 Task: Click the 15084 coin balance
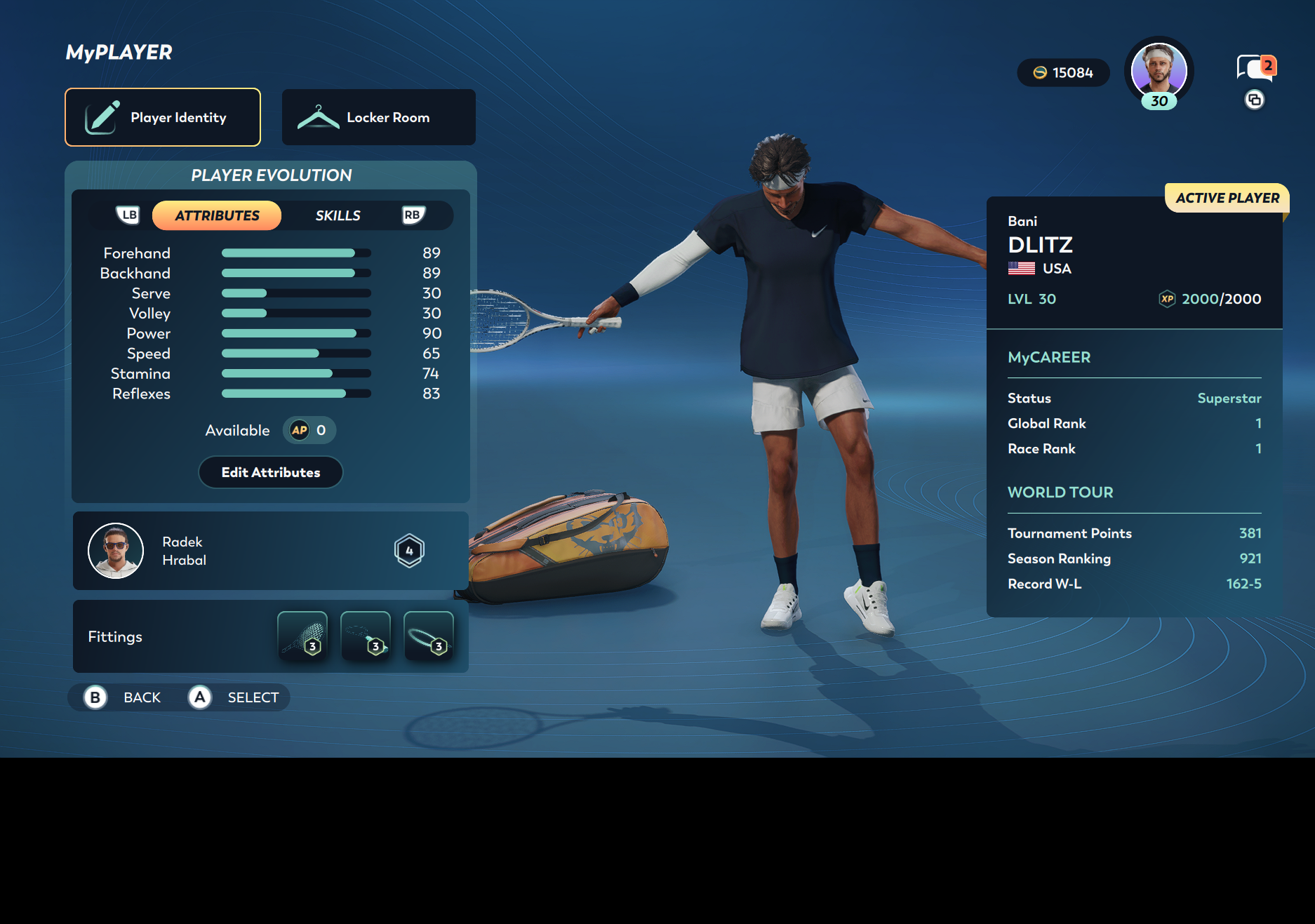[x=1063, y=73]
